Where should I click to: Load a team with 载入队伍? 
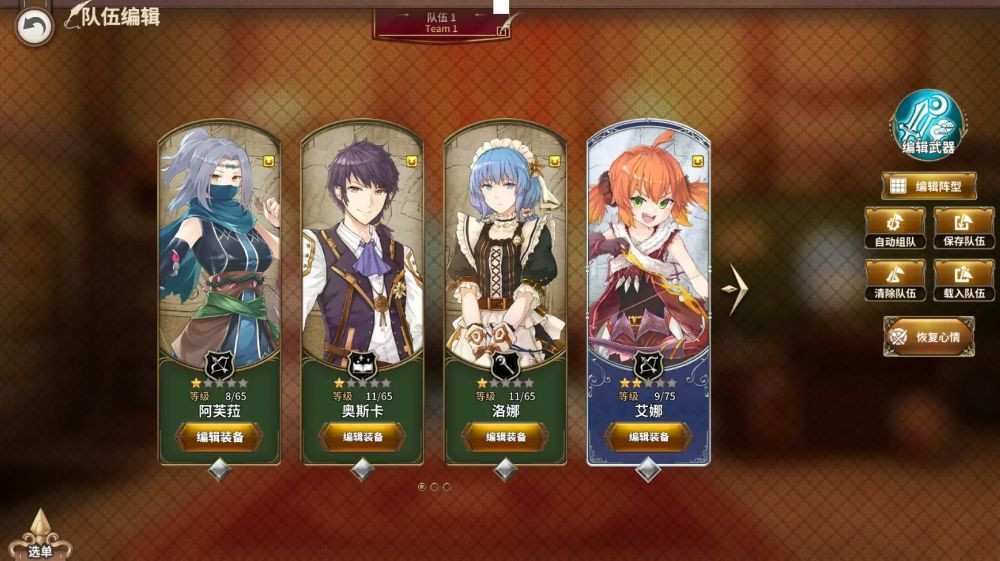[x=964, y=279]
